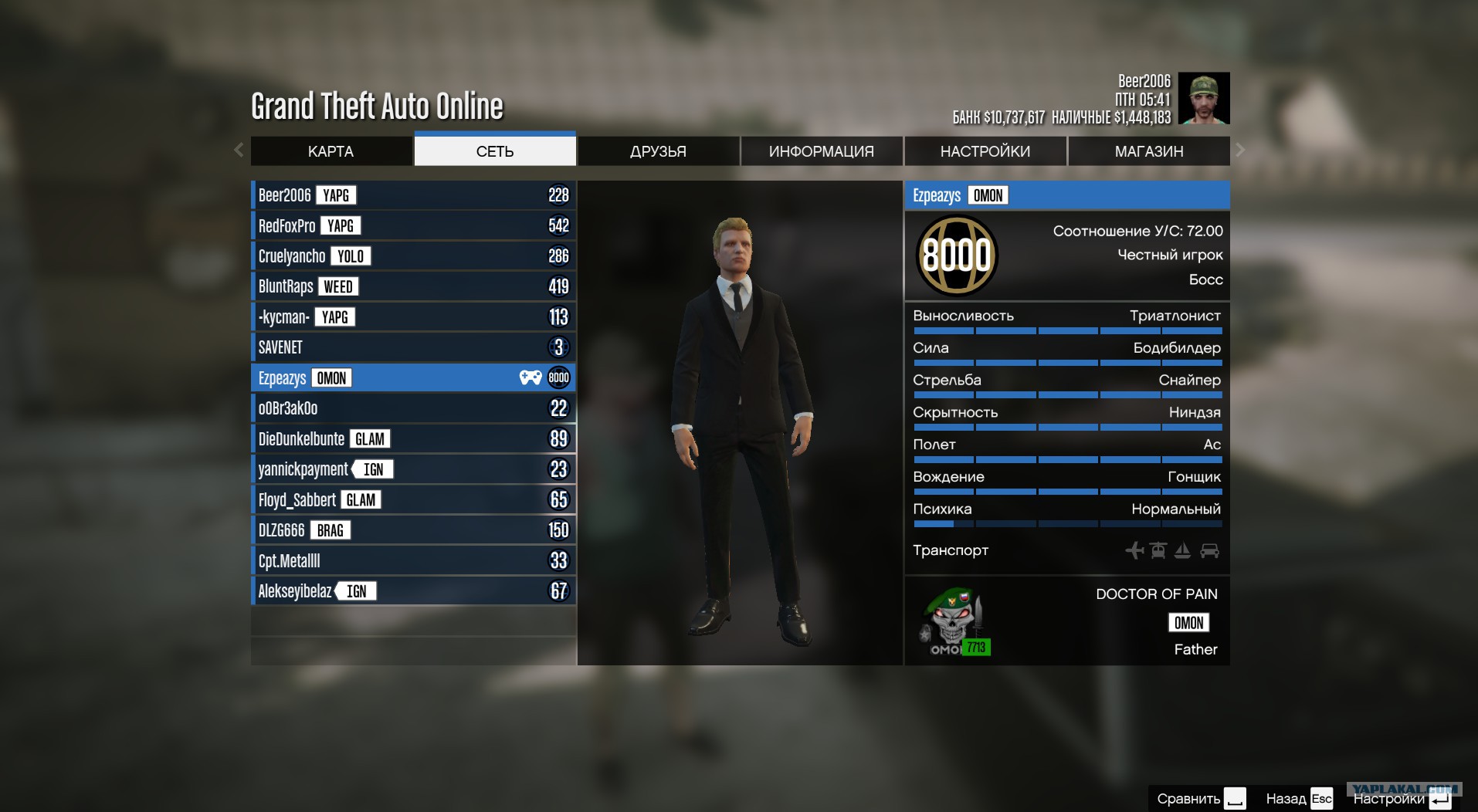Switch to the ДРУЗЬЯ tab
The height and width of the screenshot is (812, 1478).
[x=658, y=151]
